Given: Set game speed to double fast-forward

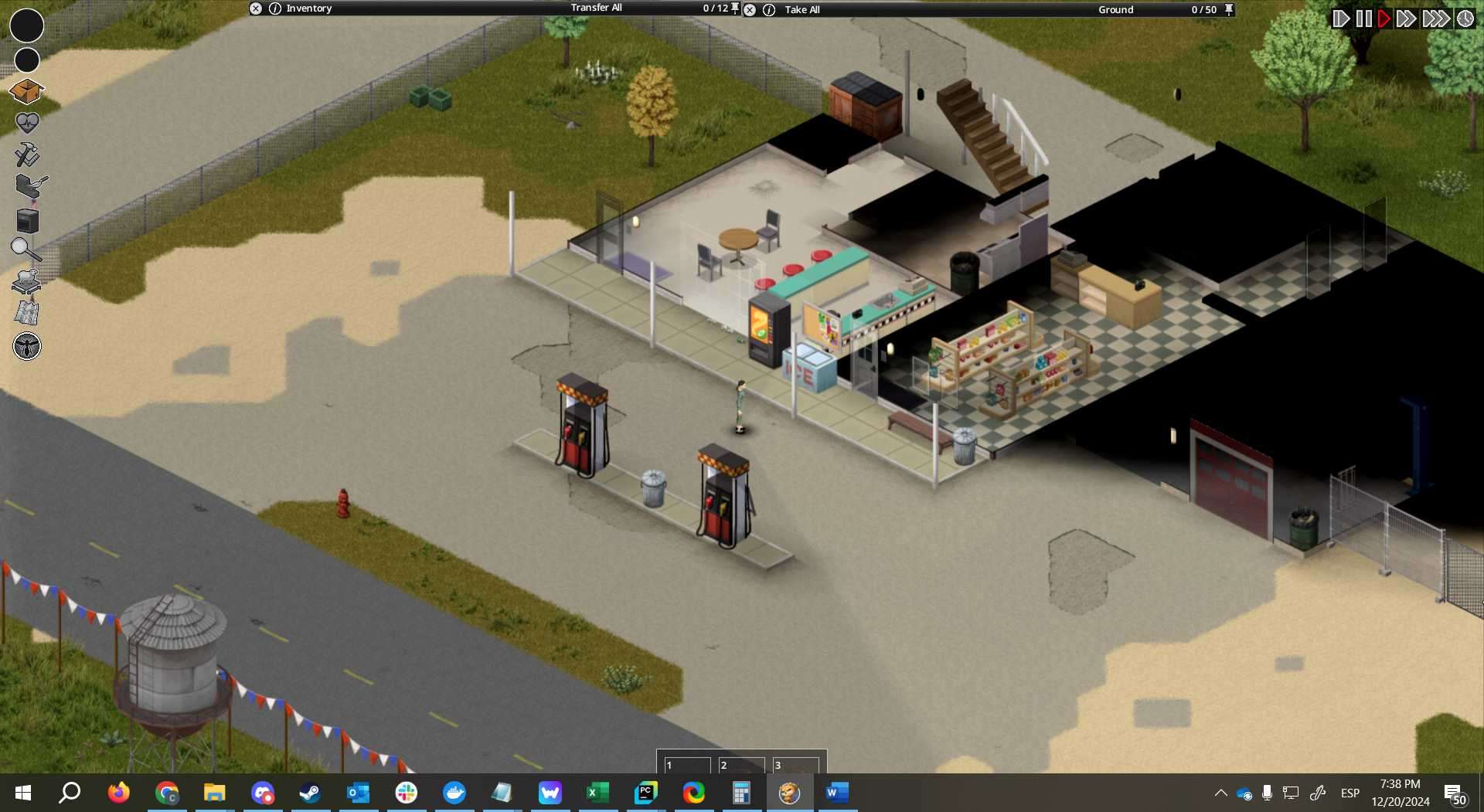Looking at the screenshot, I should tap(1406, 19).
